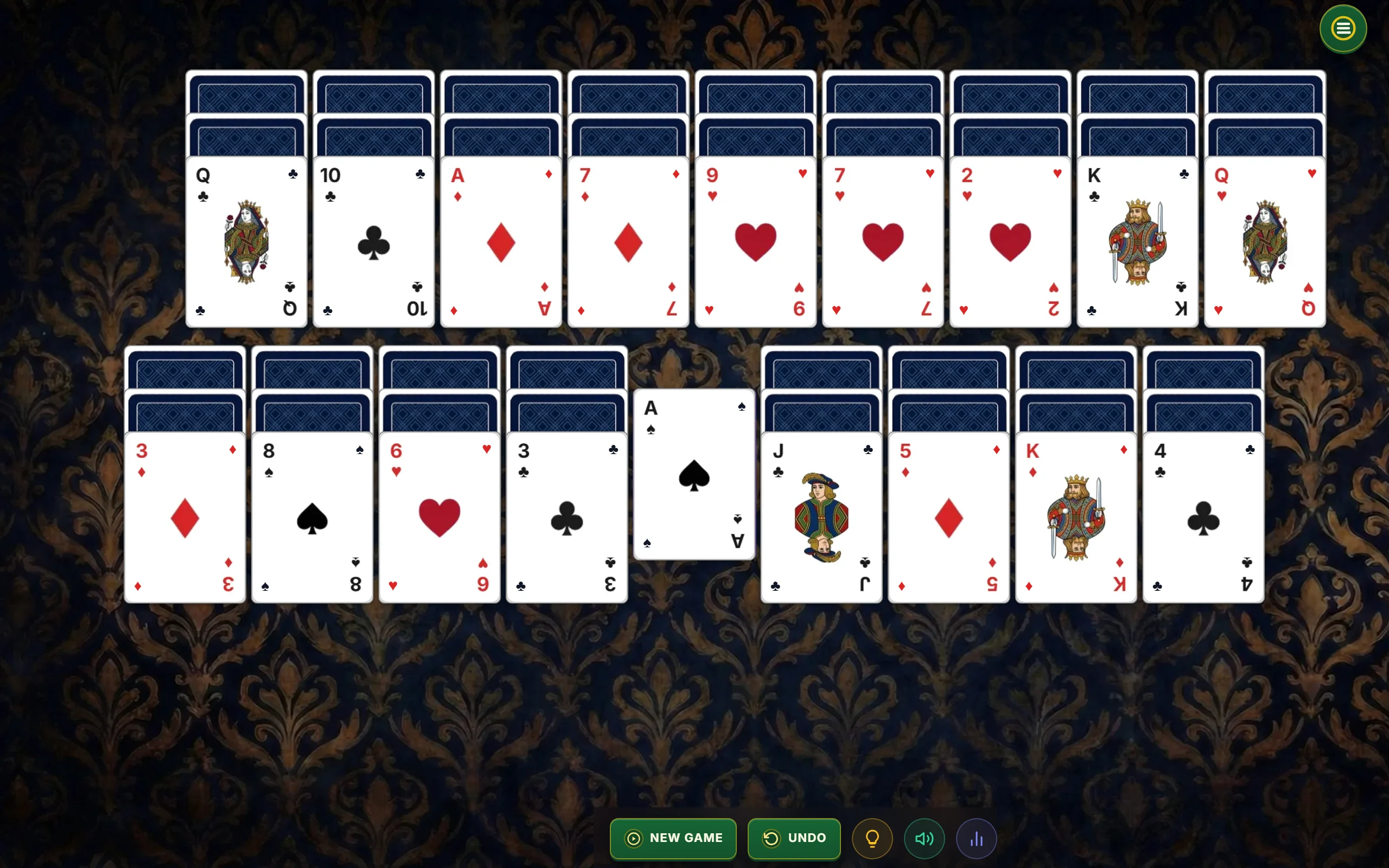
Task: Click the play icon on the New Game button
Action: tap(633, 838)
